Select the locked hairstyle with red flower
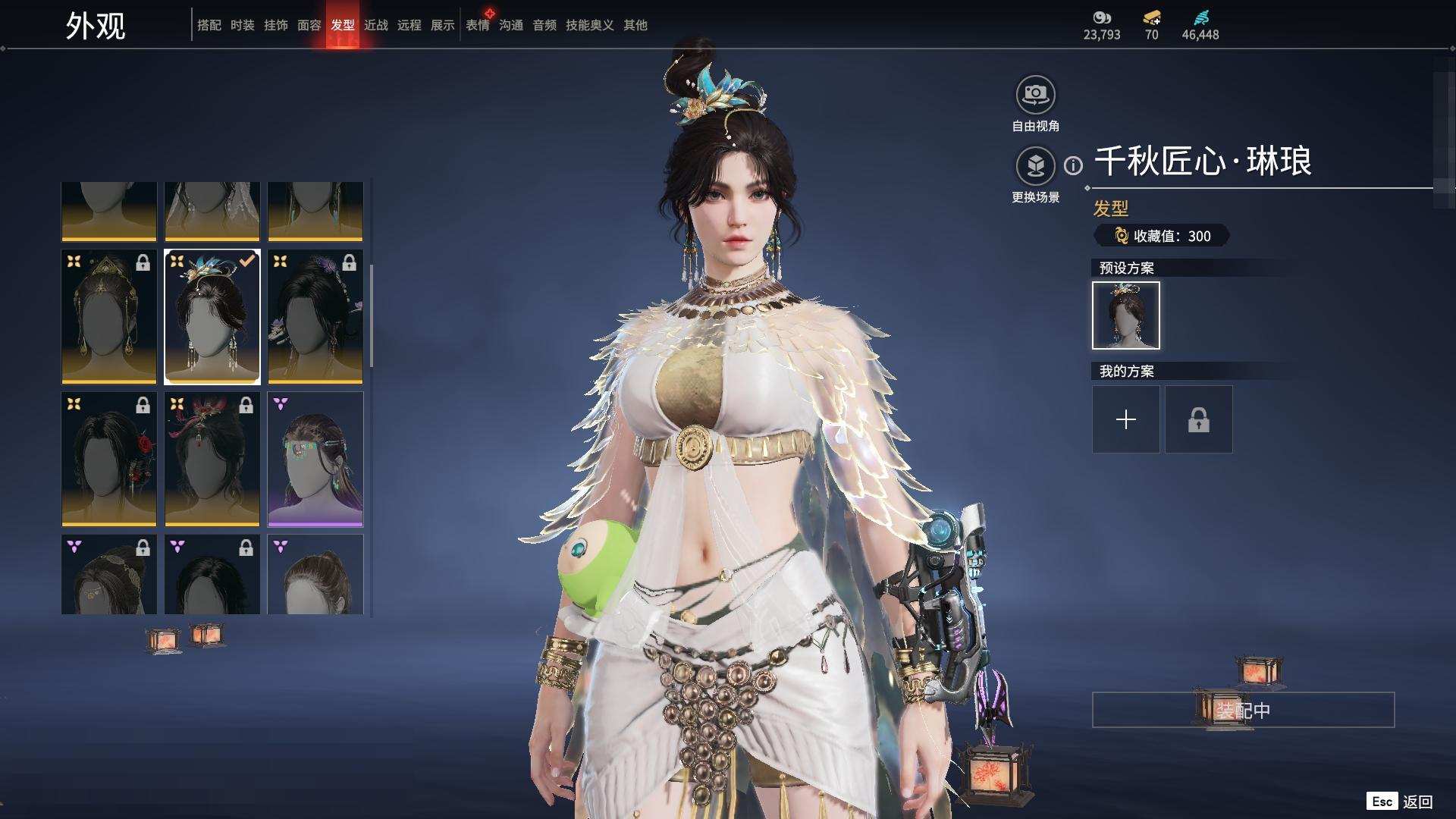 pyautogui.click(x=109, y=459)
